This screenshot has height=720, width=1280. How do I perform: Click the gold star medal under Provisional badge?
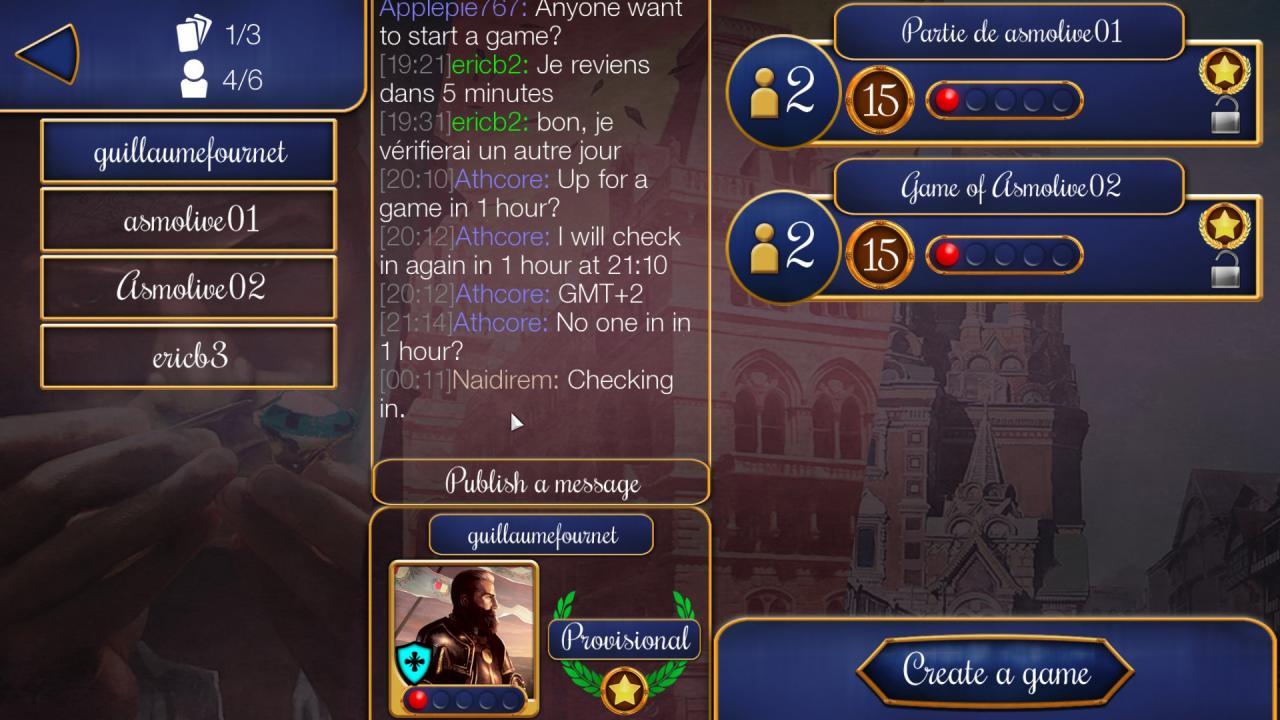[623, 687]
